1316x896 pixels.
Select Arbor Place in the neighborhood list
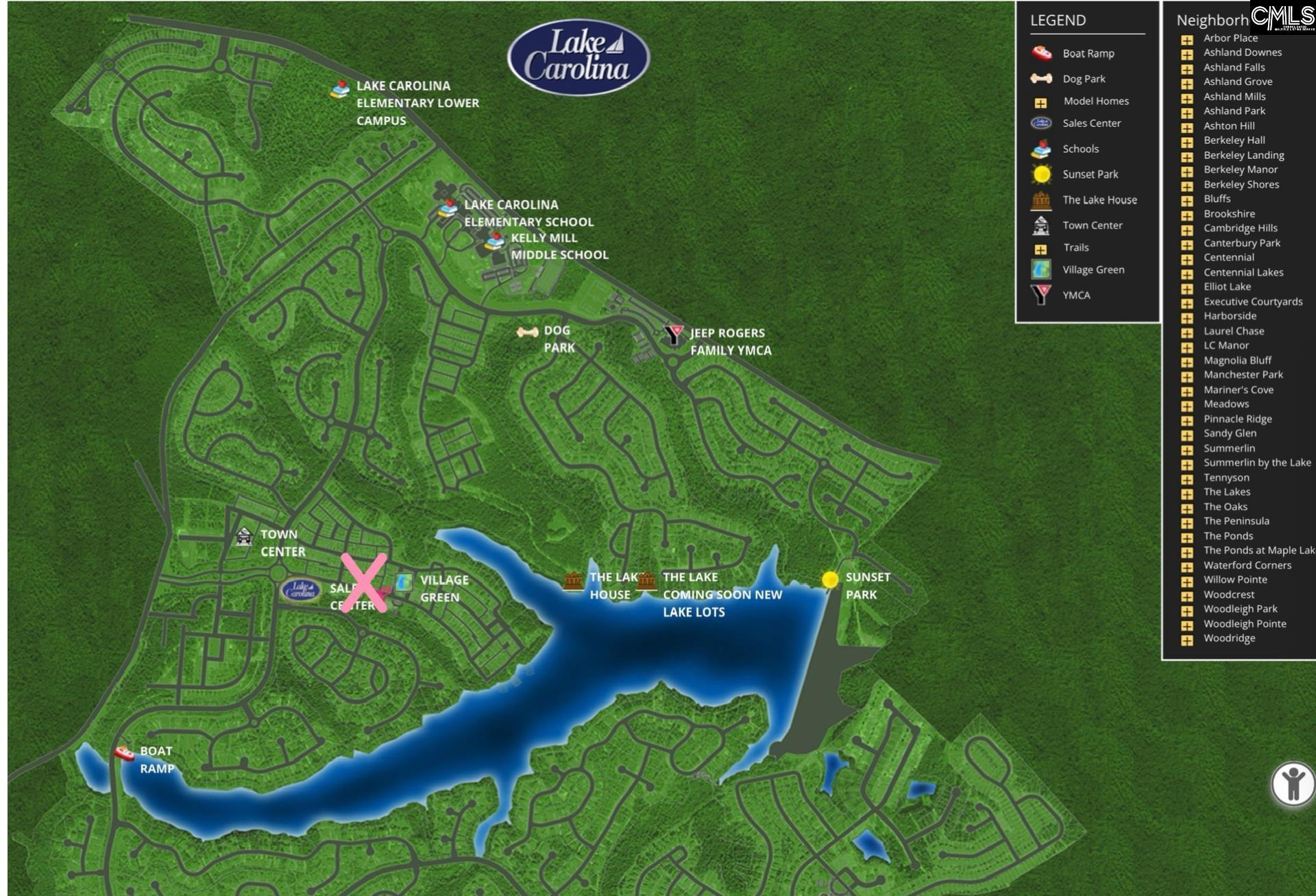click(1230, 38)
